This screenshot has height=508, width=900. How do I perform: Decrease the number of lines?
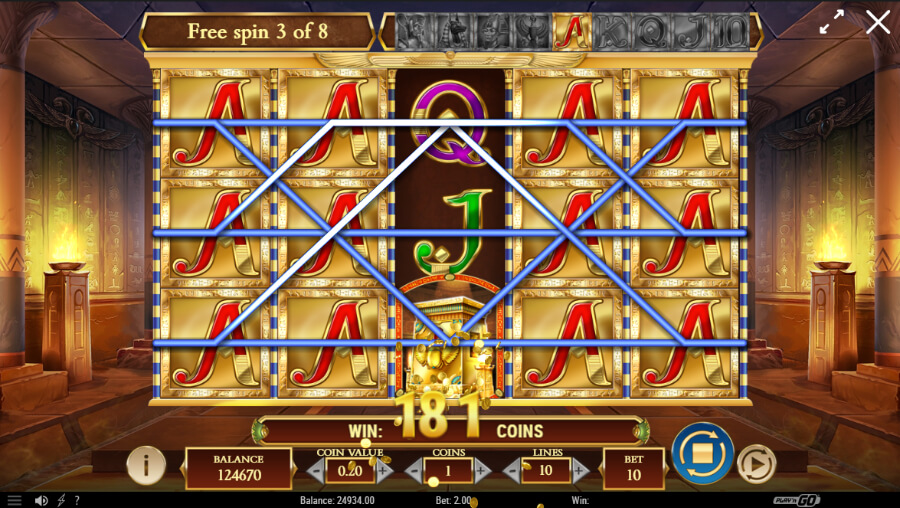coord(512,470)
